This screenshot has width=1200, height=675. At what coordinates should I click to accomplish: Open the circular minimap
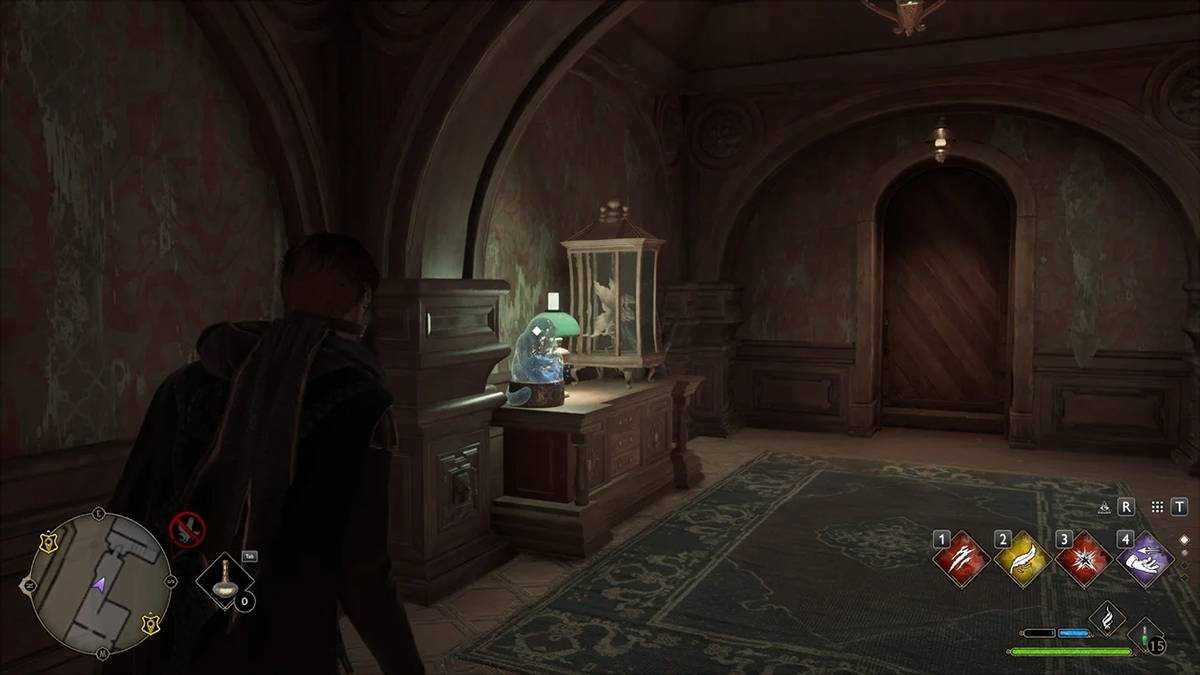coord(99,583)
